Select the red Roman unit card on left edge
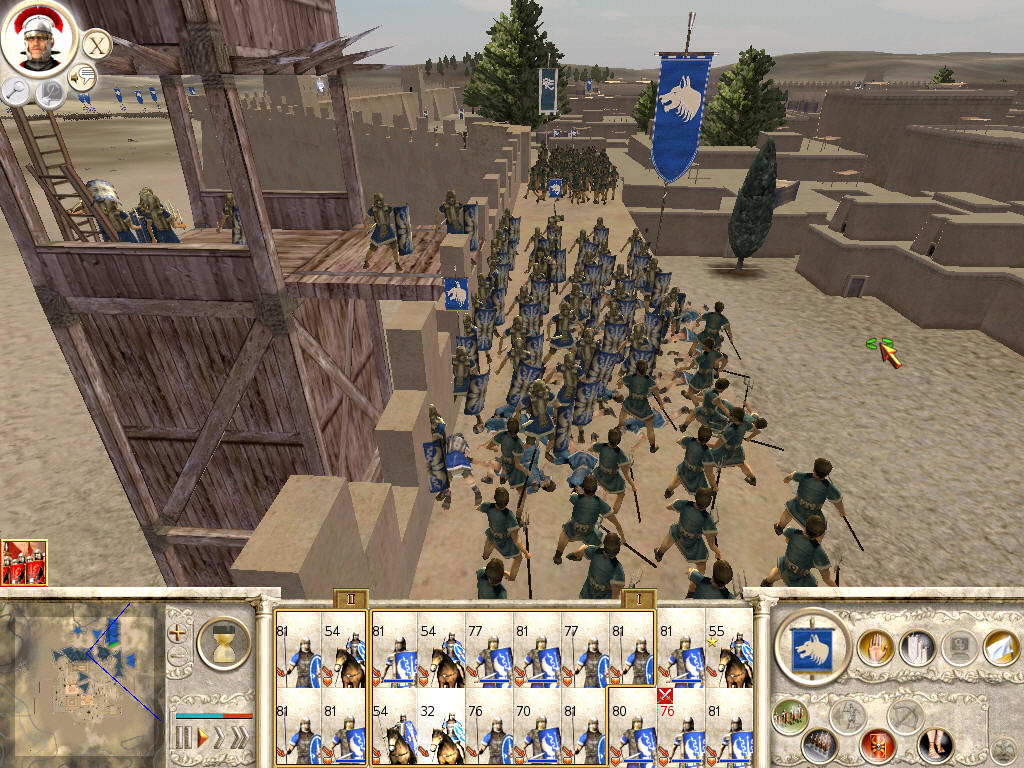Image resolution: width=1024 pixels, height=768 pixels. coord(23,562)
